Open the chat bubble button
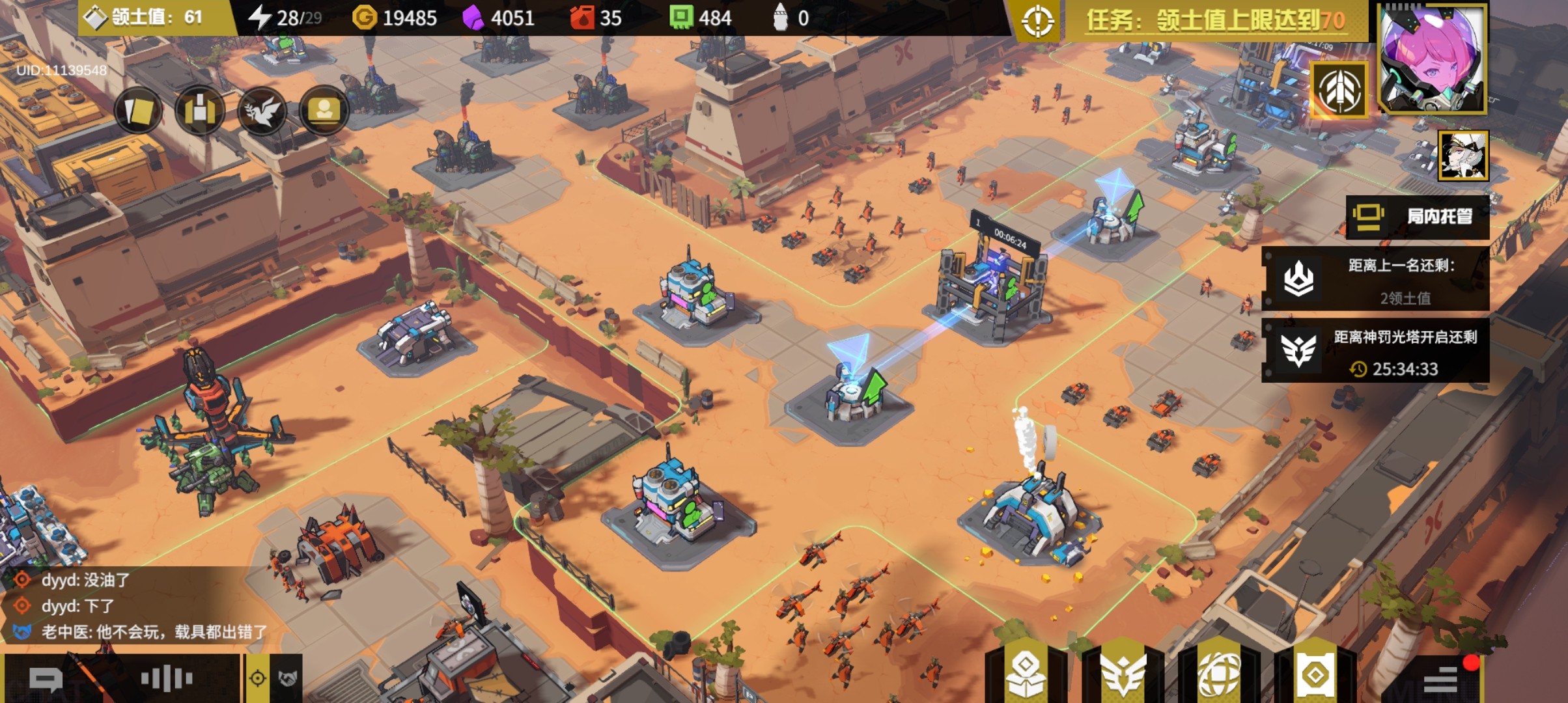This screenshot has height=703, width=1568. click(46, 680)
